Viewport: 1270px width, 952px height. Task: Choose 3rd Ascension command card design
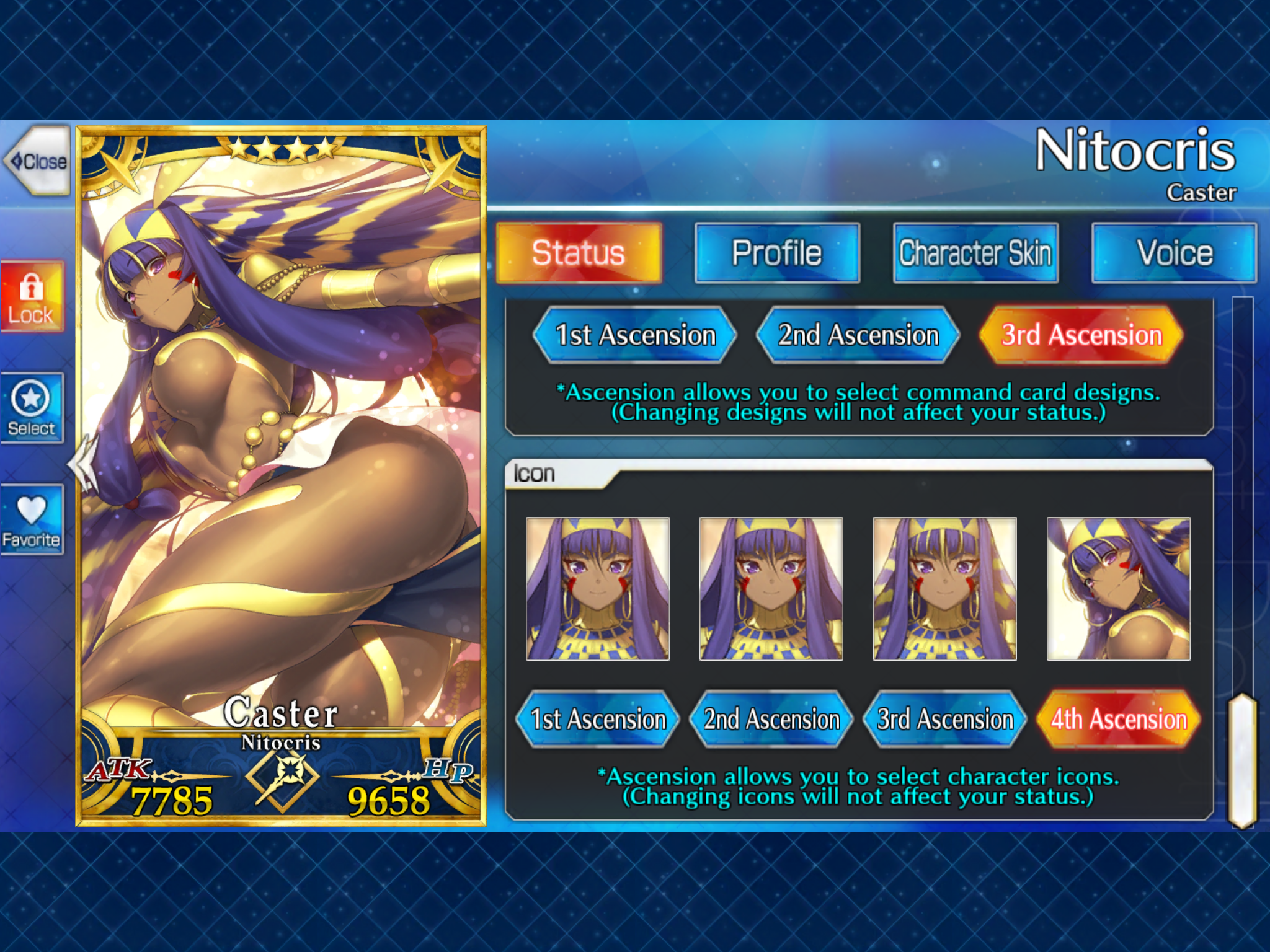(x=1081, y=335)
